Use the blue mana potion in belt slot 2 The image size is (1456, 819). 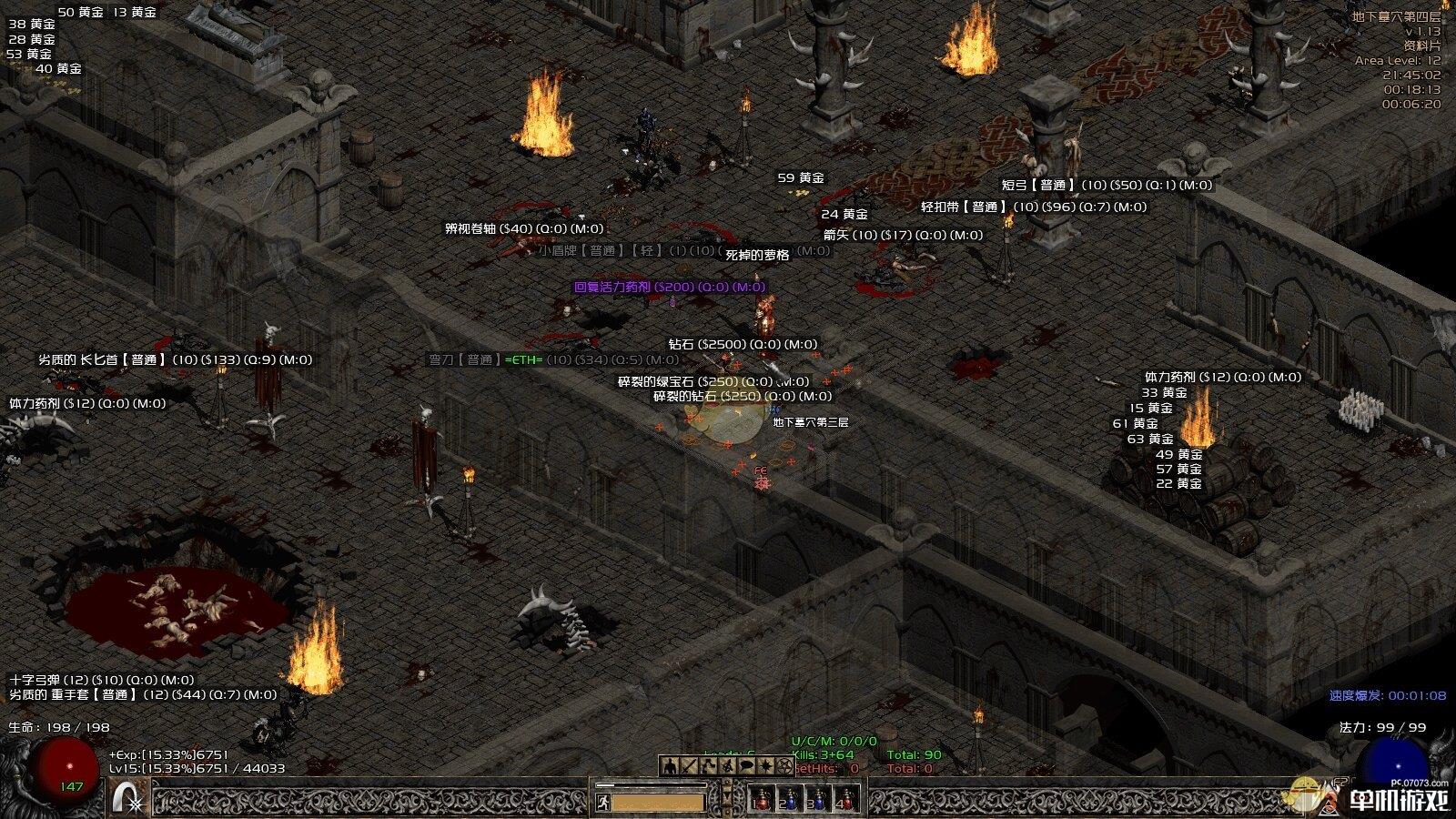(789, 800)
